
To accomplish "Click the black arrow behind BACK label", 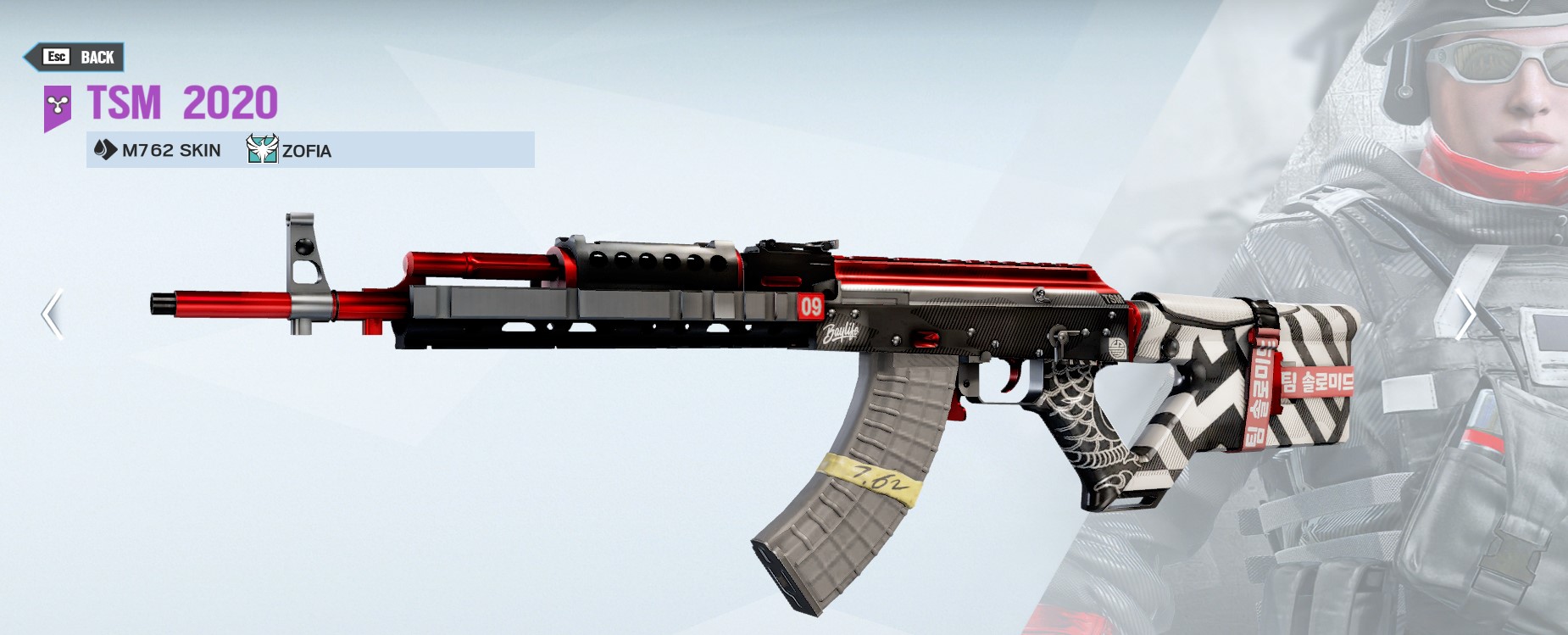I will click(x=34, y=58).
